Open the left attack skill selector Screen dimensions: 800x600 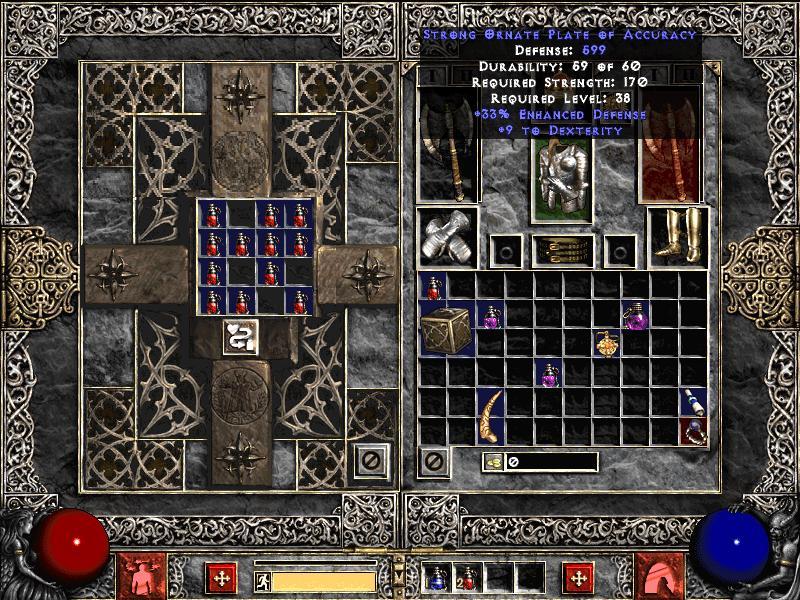(139, 577)
